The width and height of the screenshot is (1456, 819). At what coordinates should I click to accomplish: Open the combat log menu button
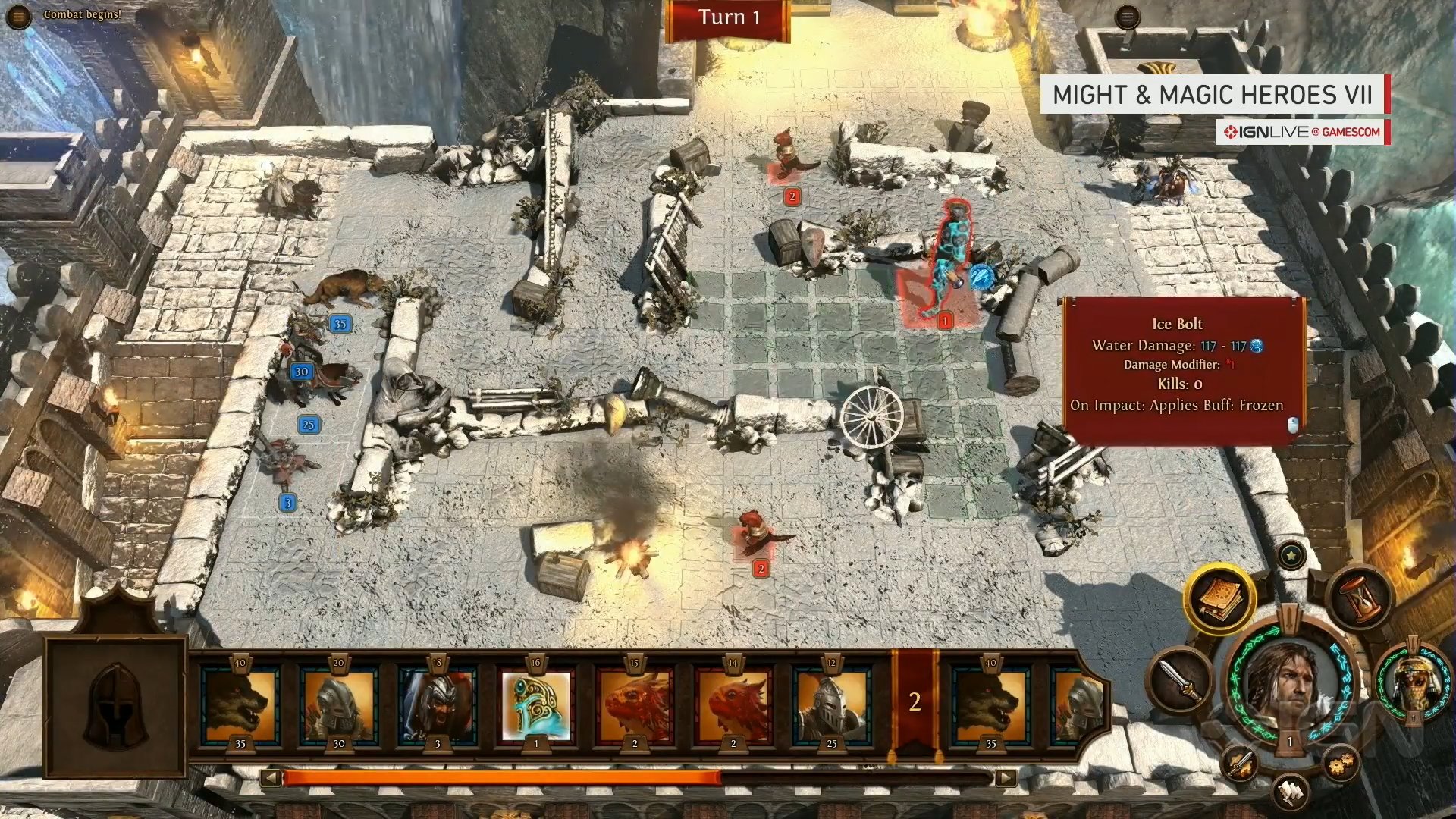(x=18, y=16)
